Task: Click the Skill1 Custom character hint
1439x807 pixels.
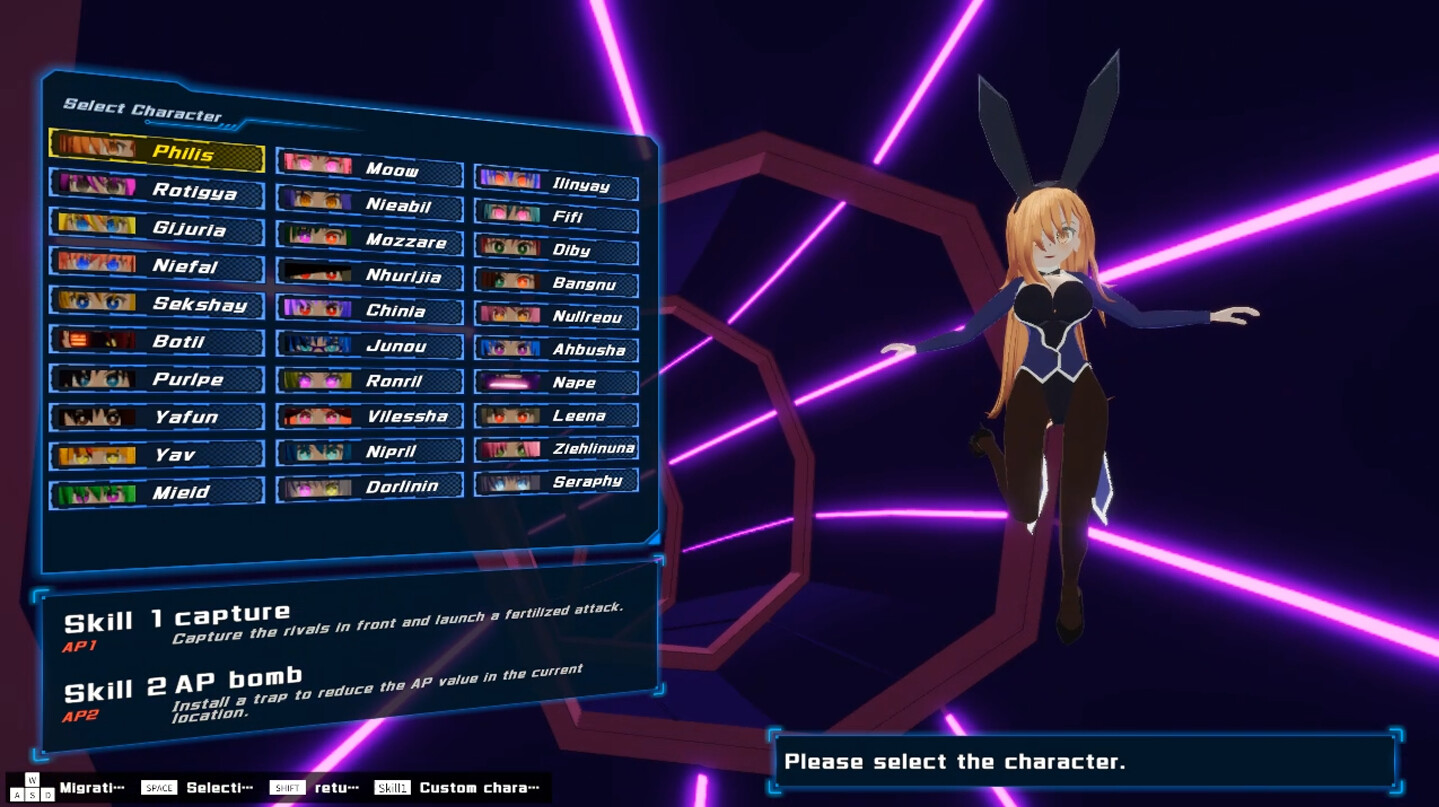Action: (455, 787)
